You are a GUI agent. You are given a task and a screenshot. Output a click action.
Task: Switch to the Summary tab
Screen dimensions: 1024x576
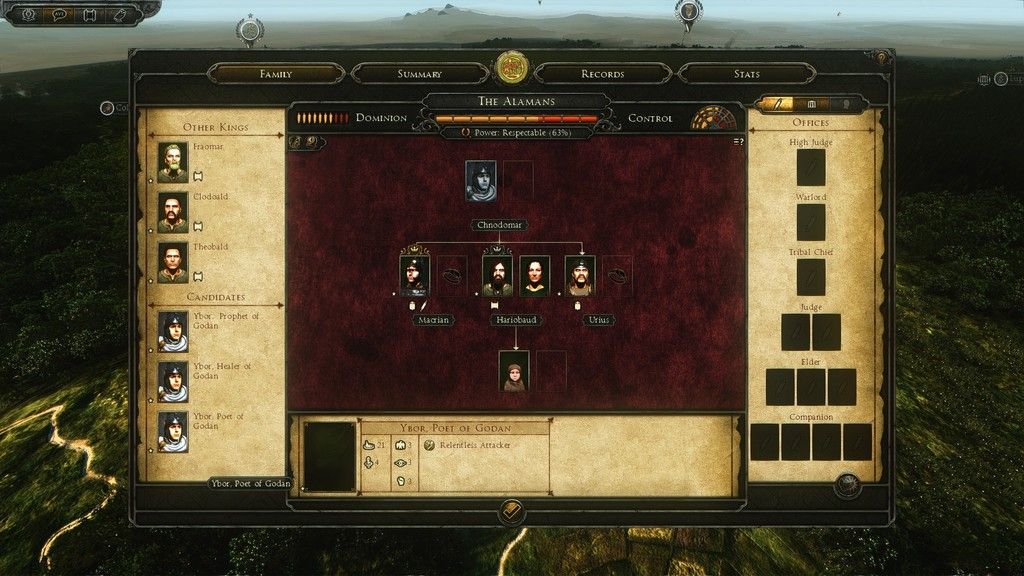(419, 74)
